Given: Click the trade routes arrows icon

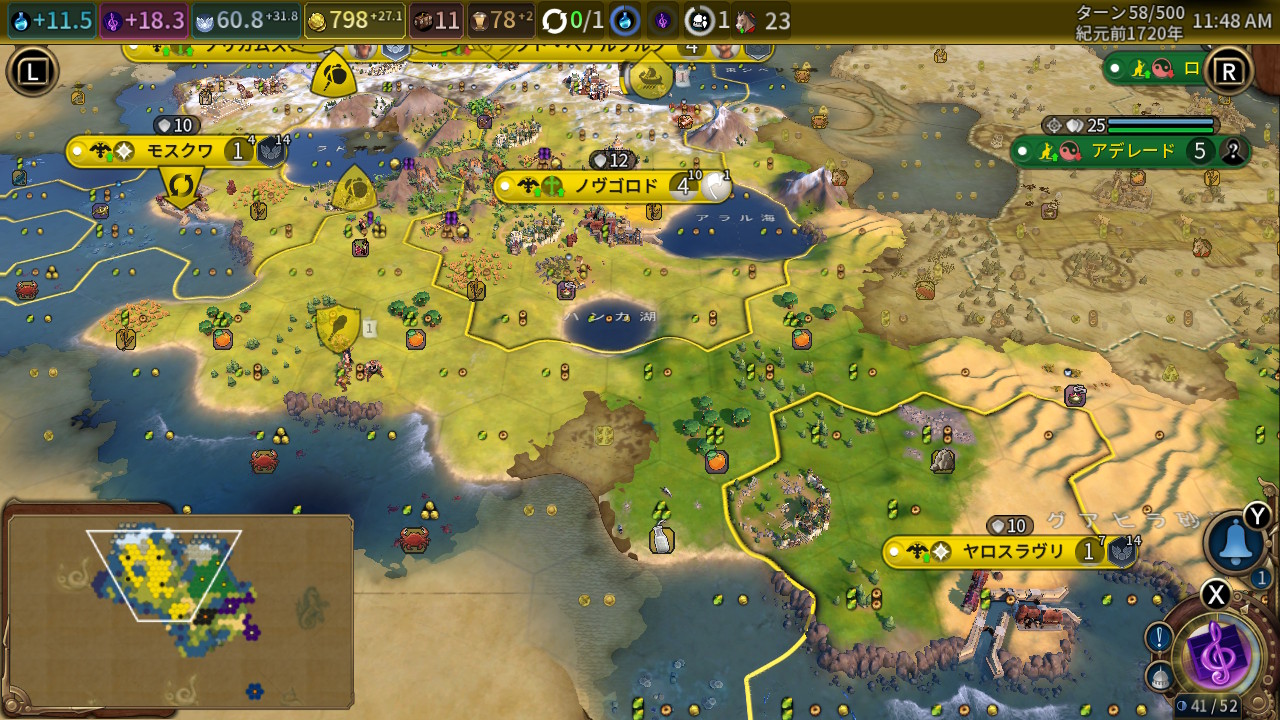Looking at the screenshot, I should (554, 20).
